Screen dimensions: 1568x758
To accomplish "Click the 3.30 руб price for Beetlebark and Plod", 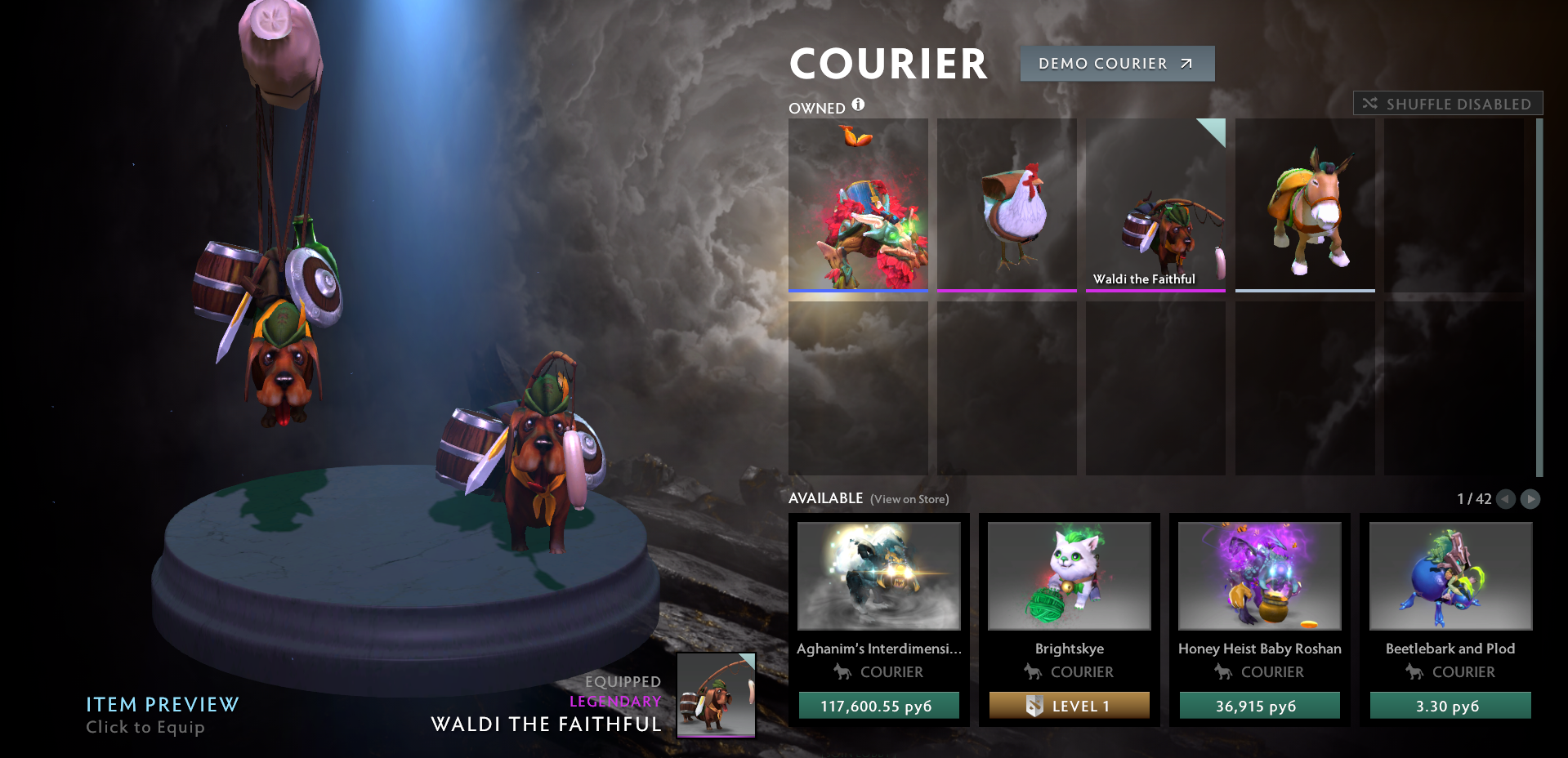I will click(x=1450, y=705).
